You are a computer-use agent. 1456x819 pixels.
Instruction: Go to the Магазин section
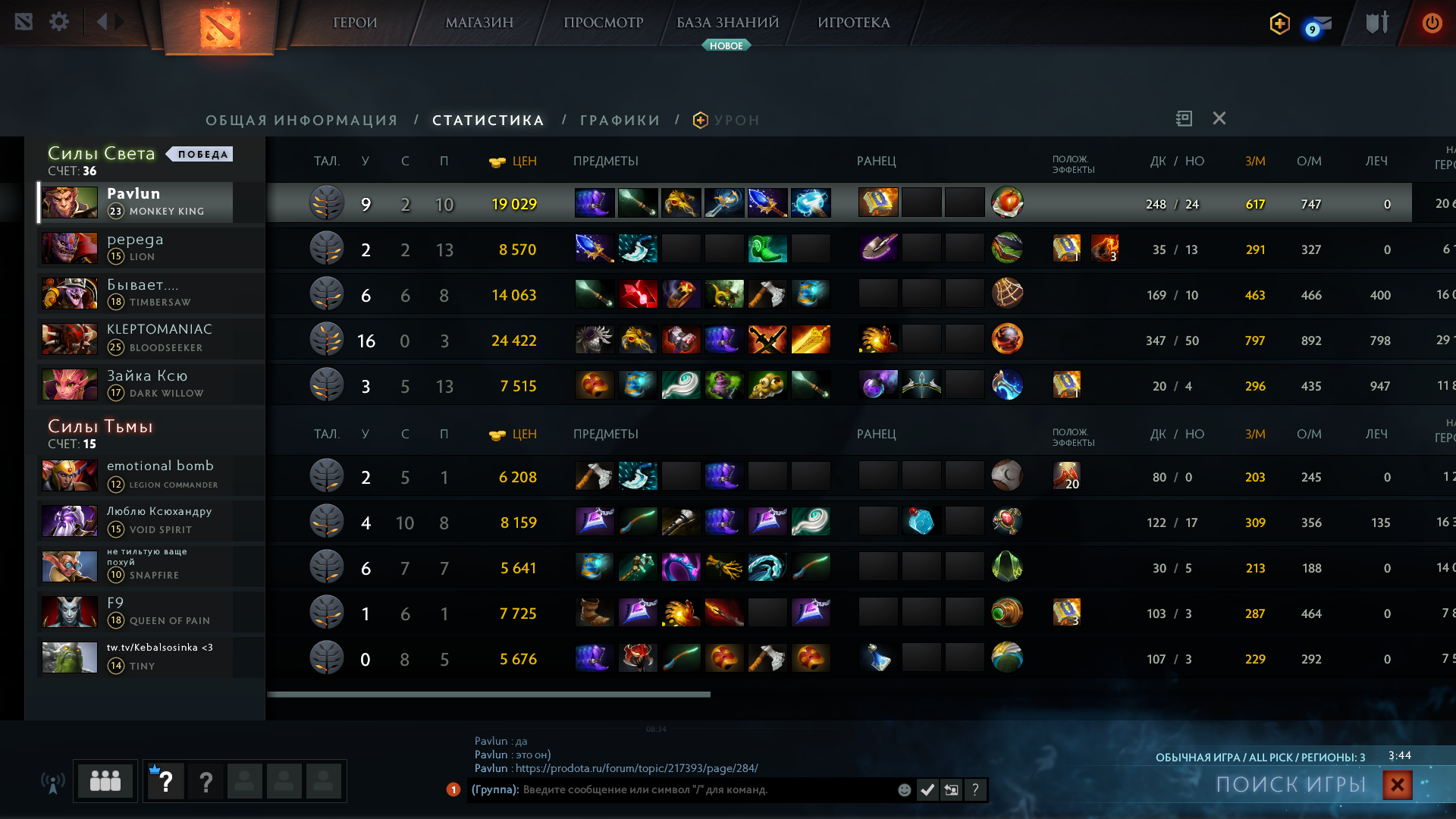pyautogui.click(x=479, y=23)
